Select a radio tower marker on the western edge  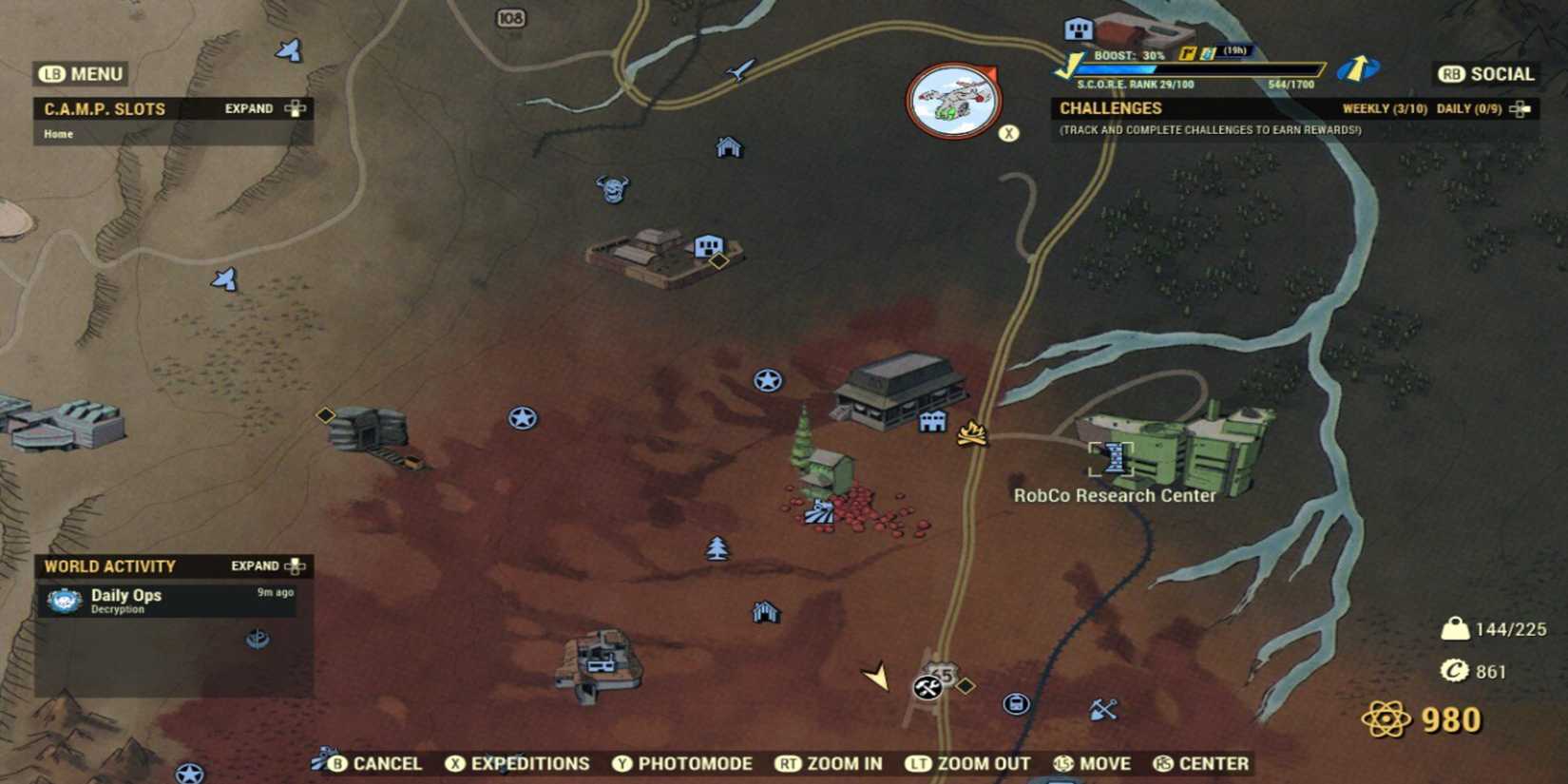[224, 280]
